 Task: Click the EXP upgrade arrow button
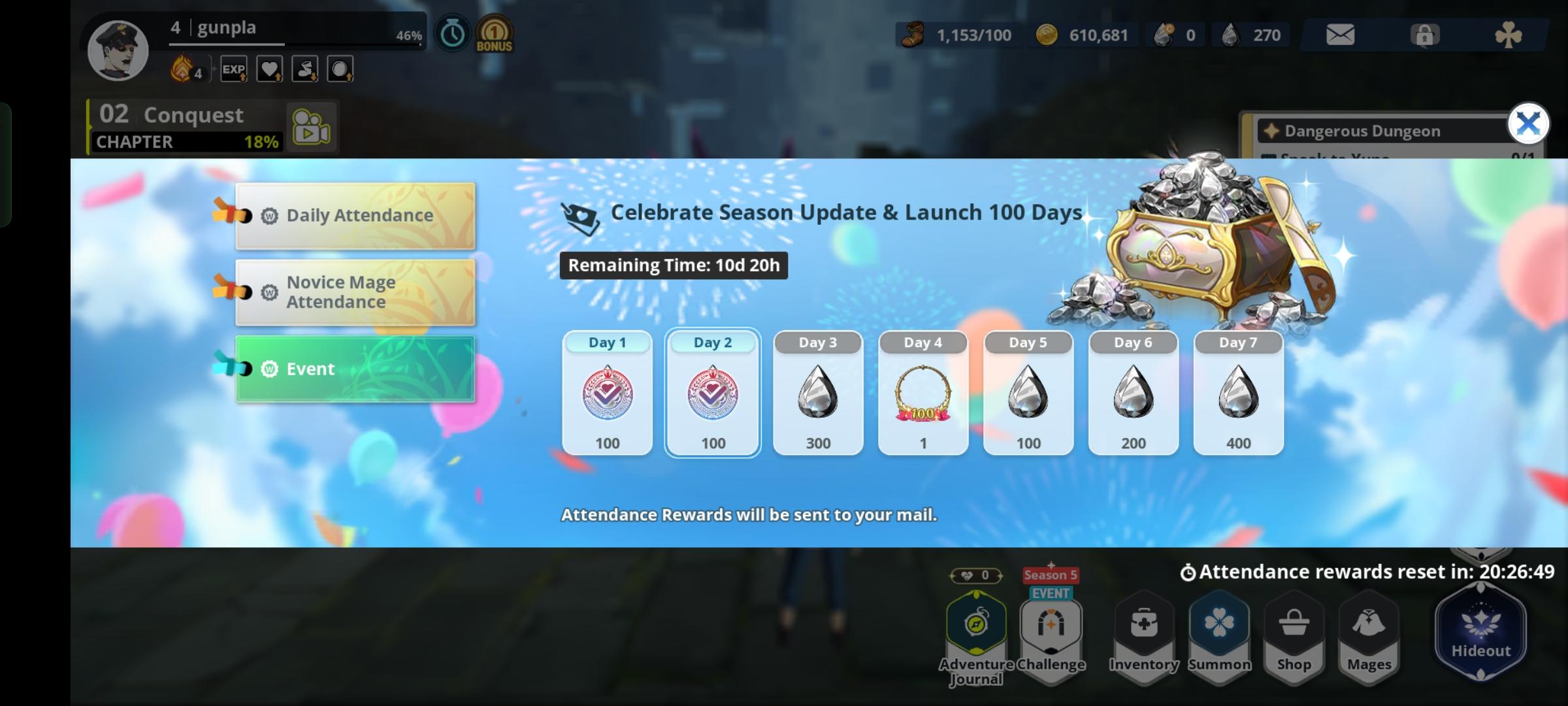tap(235, 69)
